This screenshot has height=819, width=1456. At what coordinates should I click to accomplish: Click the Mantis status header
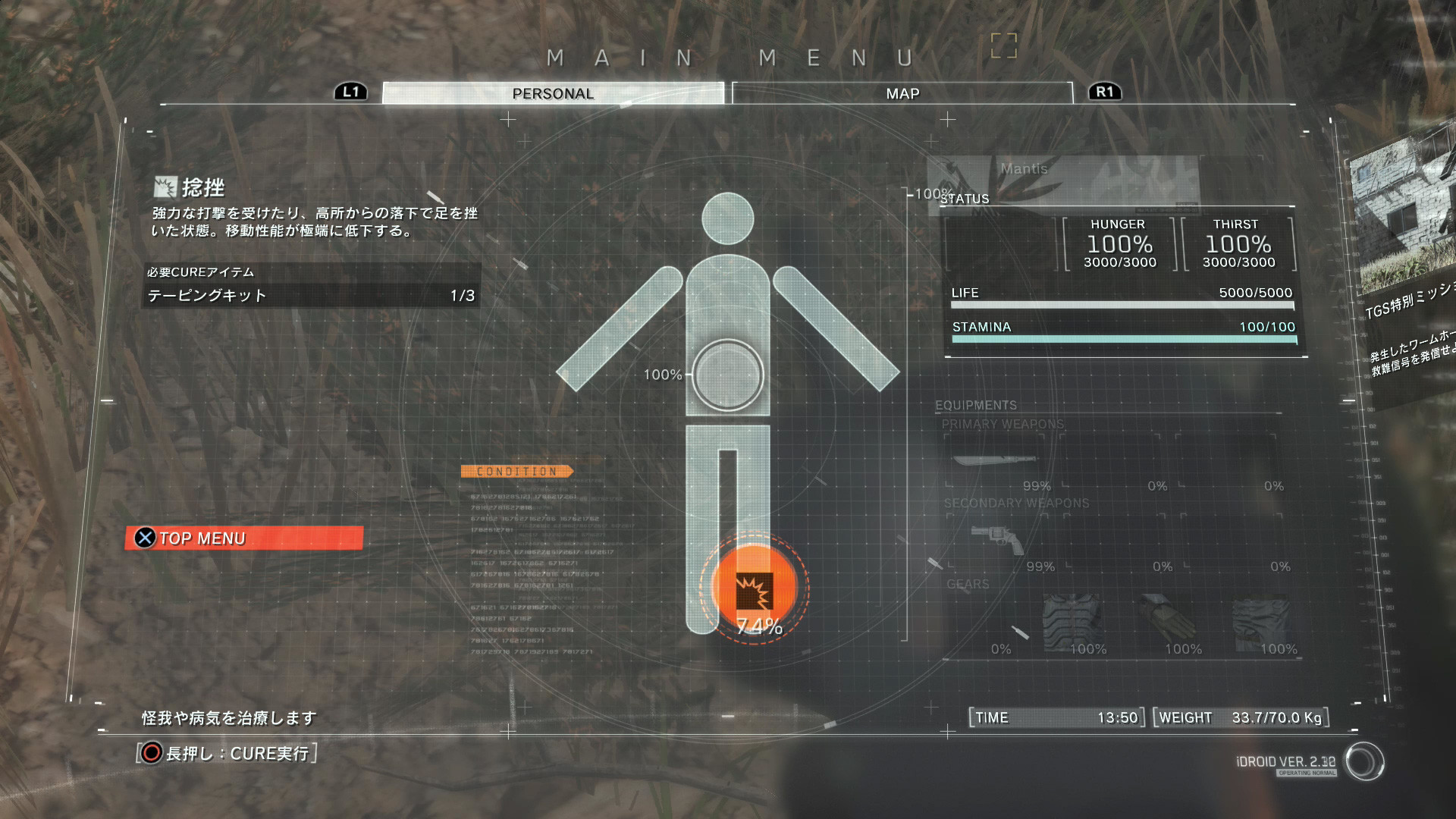coord(1025,169)
